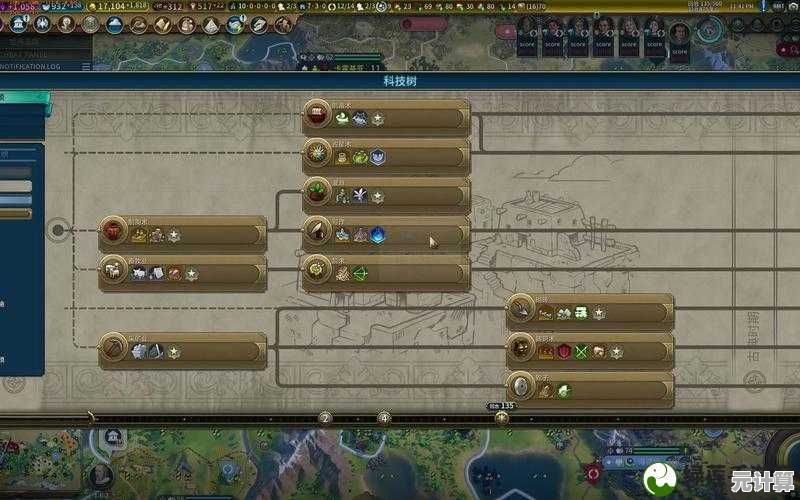800x500 pixels.
Task: Pick The Wheel technology node
Action: point(590,390)
